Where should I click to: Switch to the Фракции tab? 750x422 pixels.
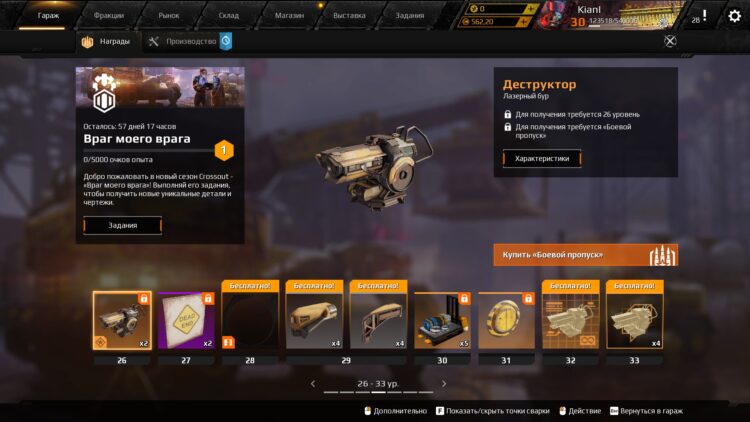coord(108,15)
